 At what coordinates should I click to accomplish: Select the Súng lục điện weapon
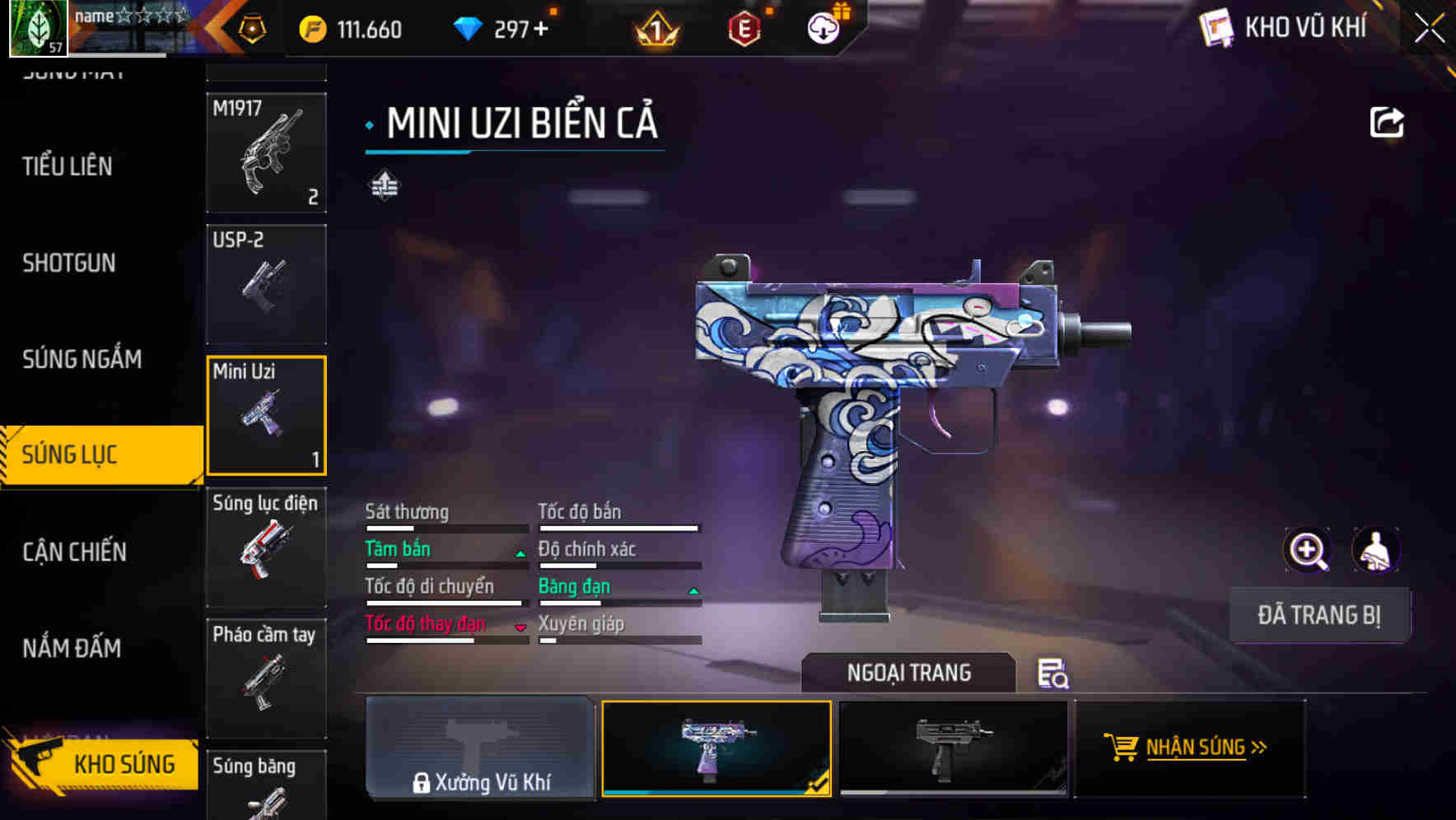266,547
